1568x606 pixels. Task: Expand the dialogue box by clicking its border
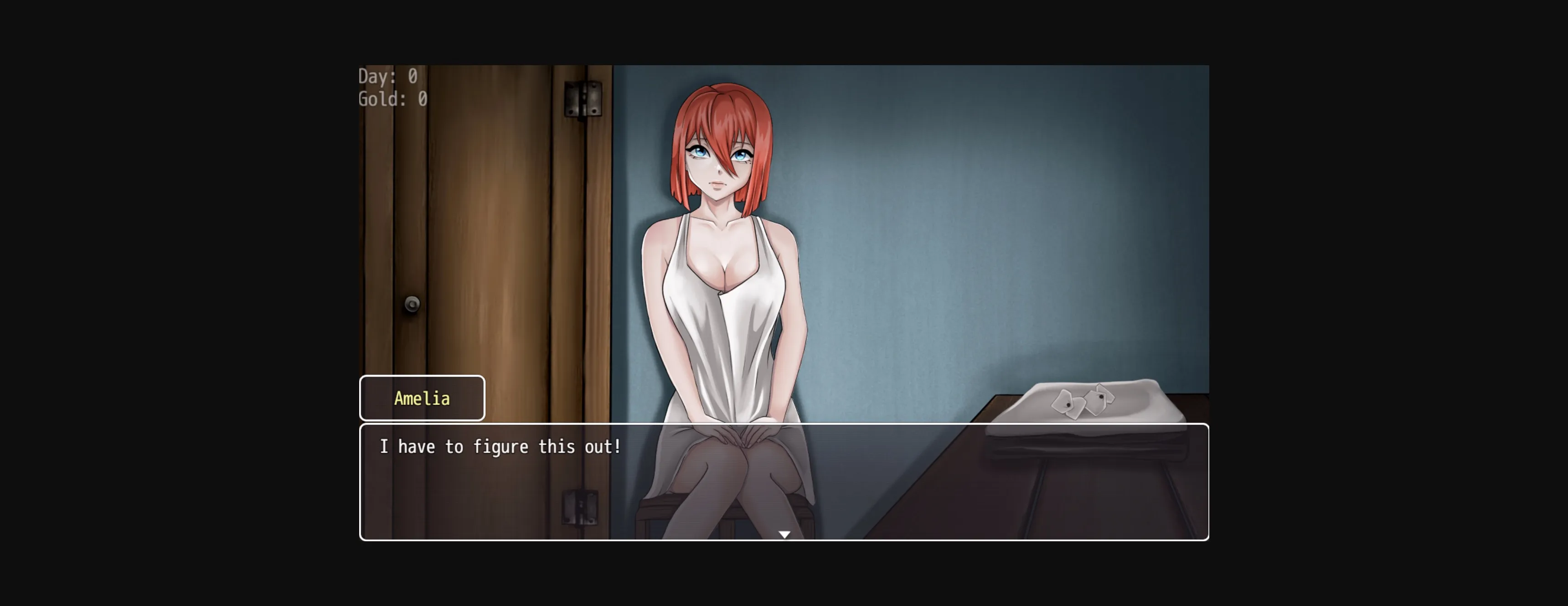click(785, 424)
